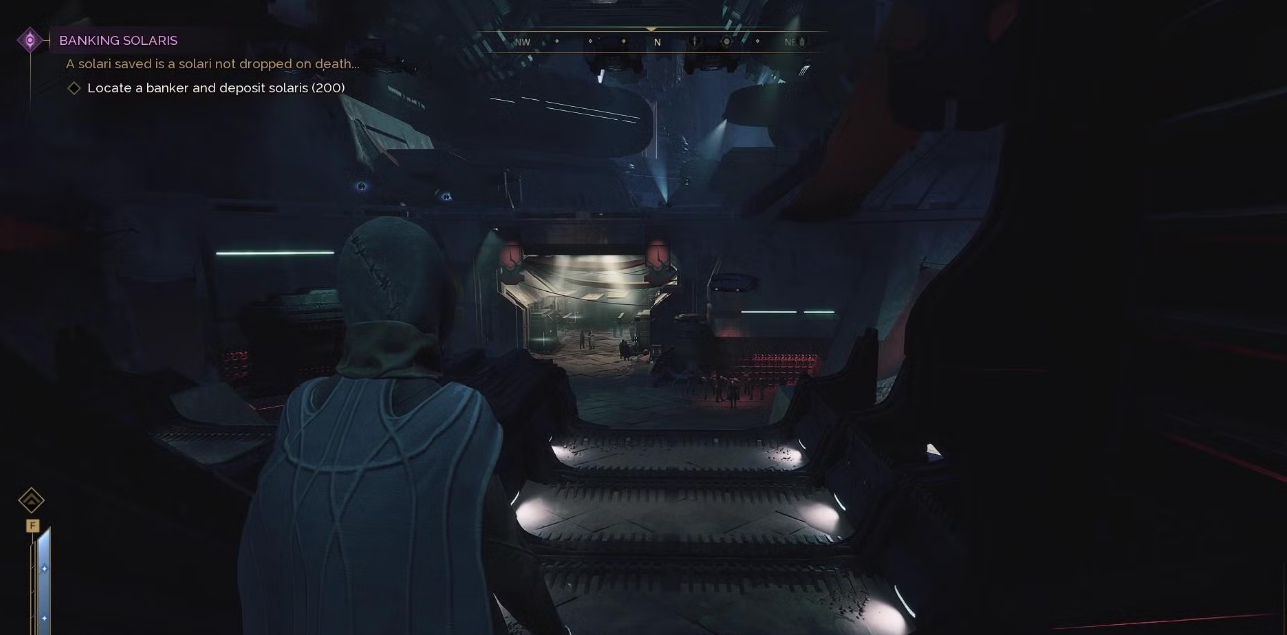
Task: Open the Banking Solaris quest tracker title
Action: tap(118, 41)
